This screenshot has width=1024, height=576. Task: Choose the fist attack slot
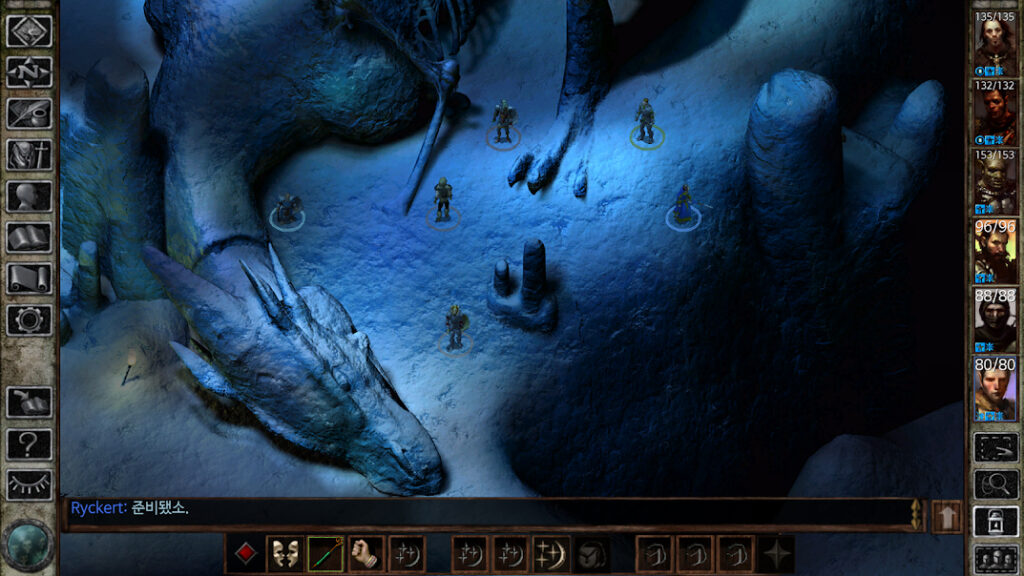point(367,554)
